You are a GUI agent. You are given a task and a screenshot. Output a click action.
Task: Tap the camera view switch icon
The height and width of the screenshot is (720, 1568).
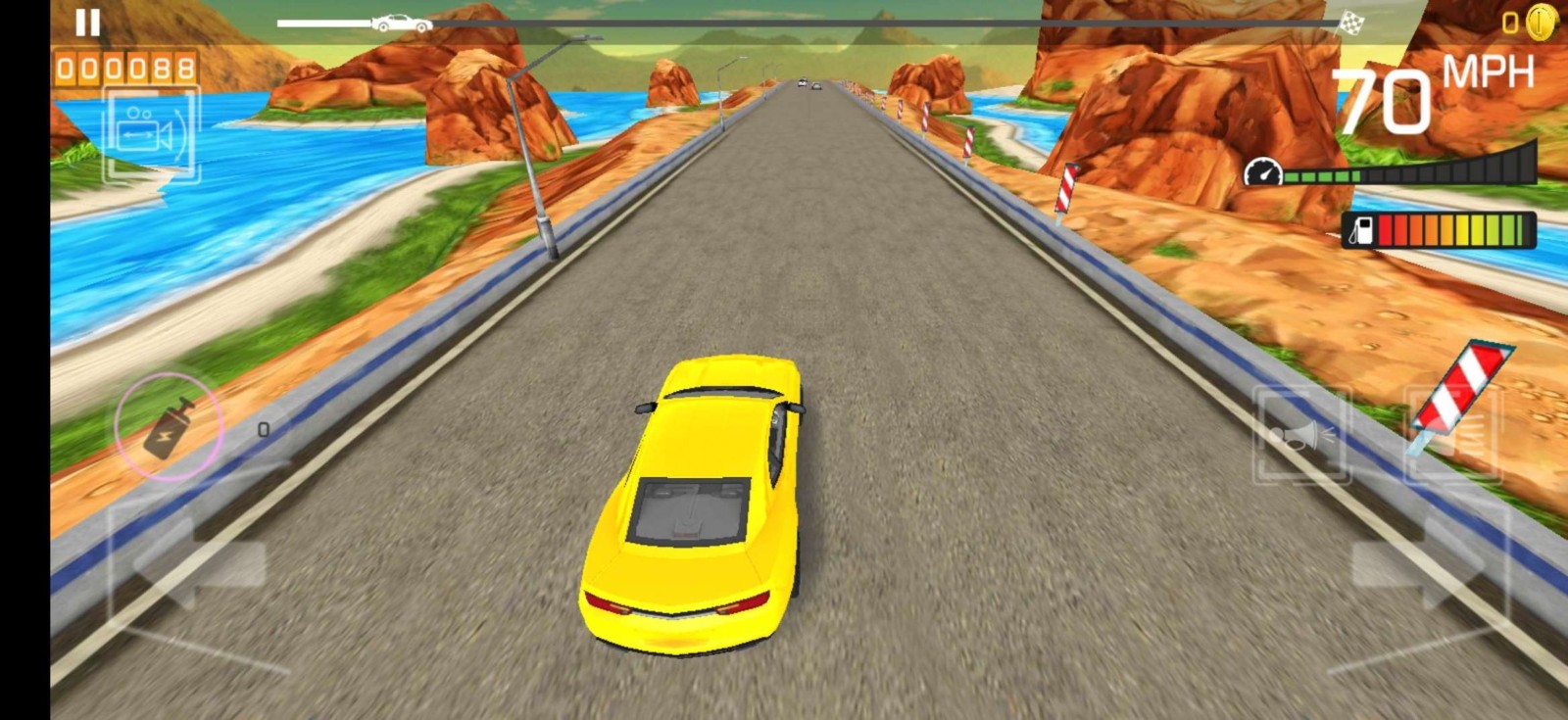click(x=147, y=132)
